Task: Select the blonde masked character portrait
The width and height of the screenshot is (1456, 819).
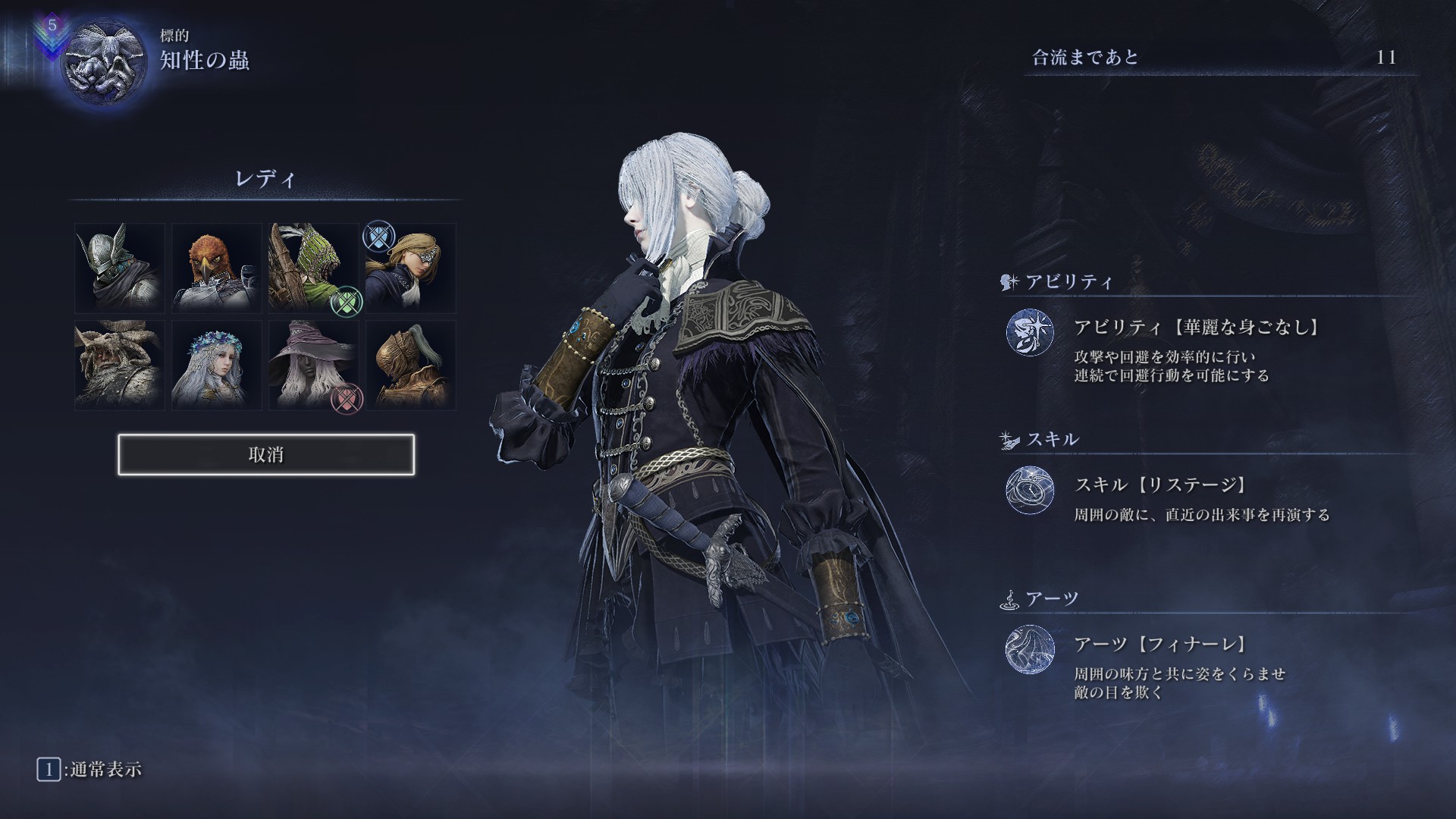Action: tap(411, 268)
